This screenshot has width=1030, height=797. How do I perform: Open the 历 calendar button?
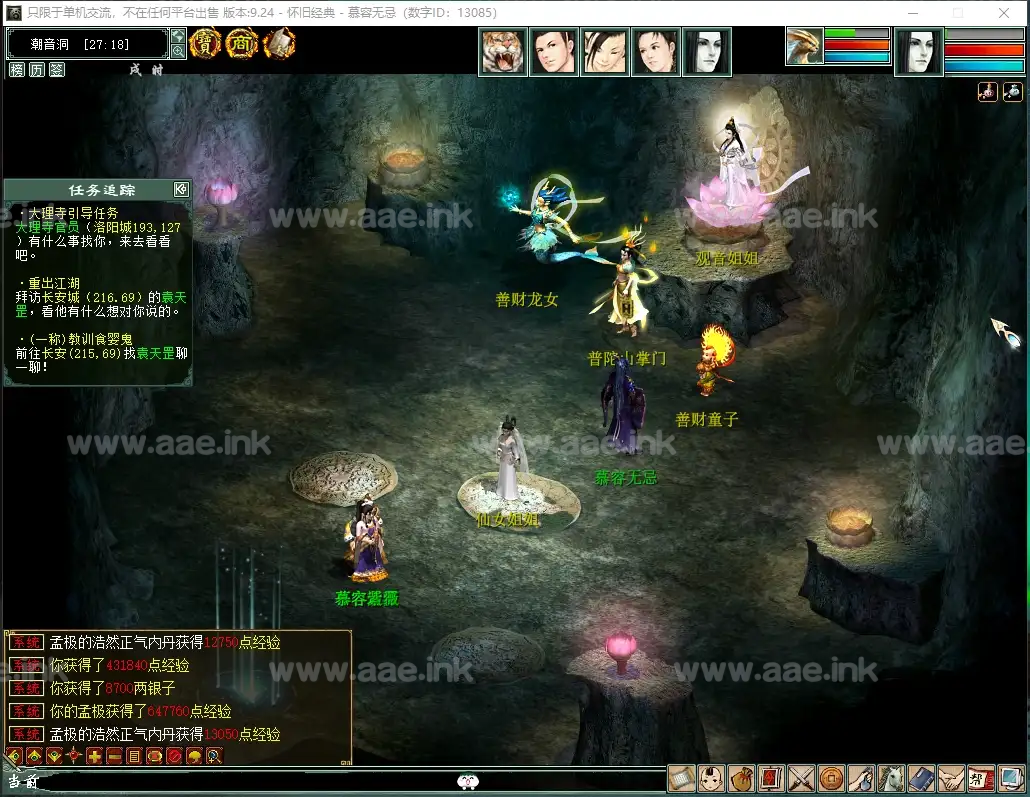pyautogui.click(x=37, y=69)
